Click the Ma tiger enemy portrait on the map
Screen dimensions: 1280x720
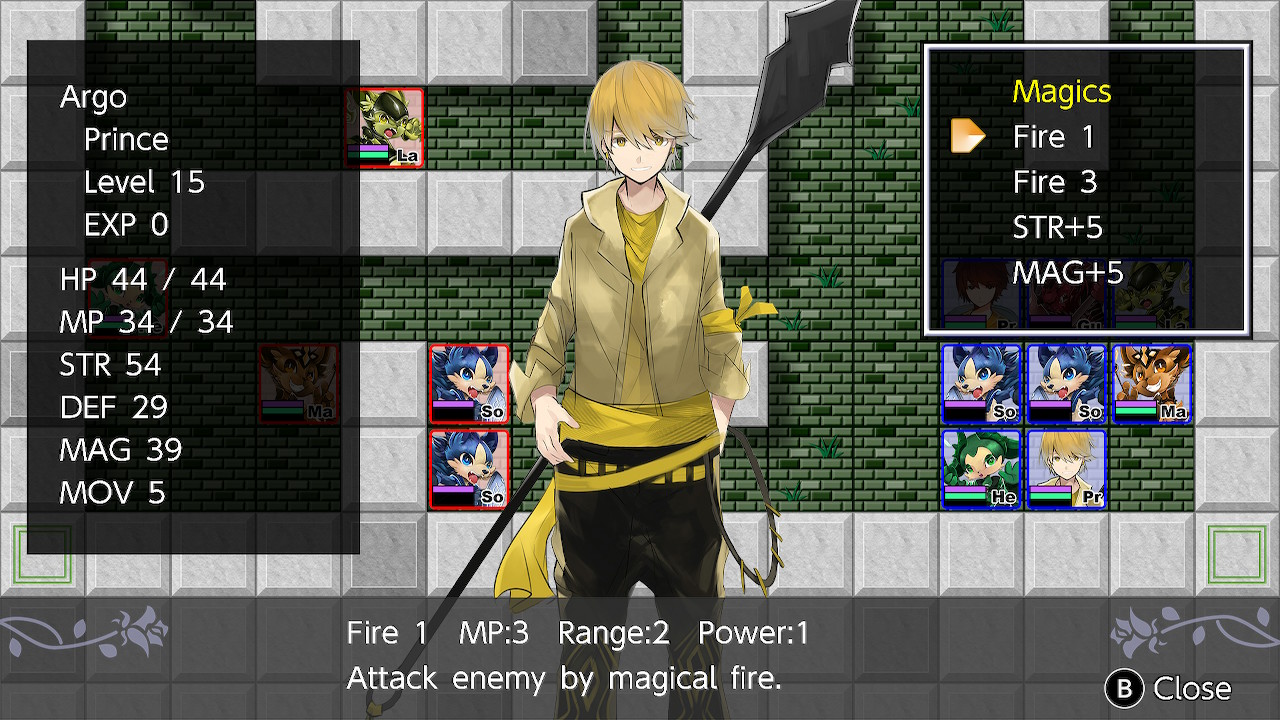tap(298, 383)
